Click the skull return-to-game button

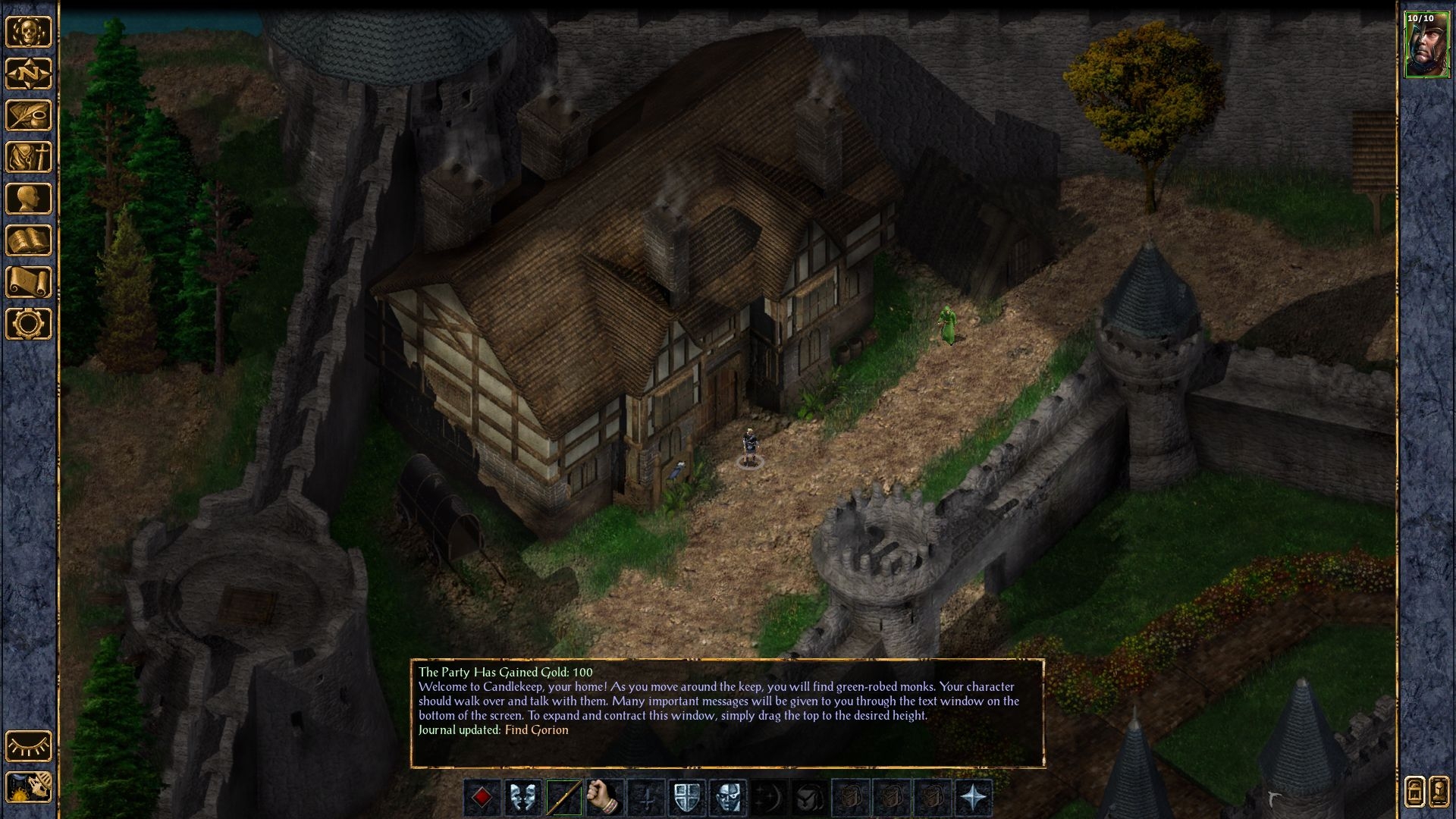coord(29,32)
